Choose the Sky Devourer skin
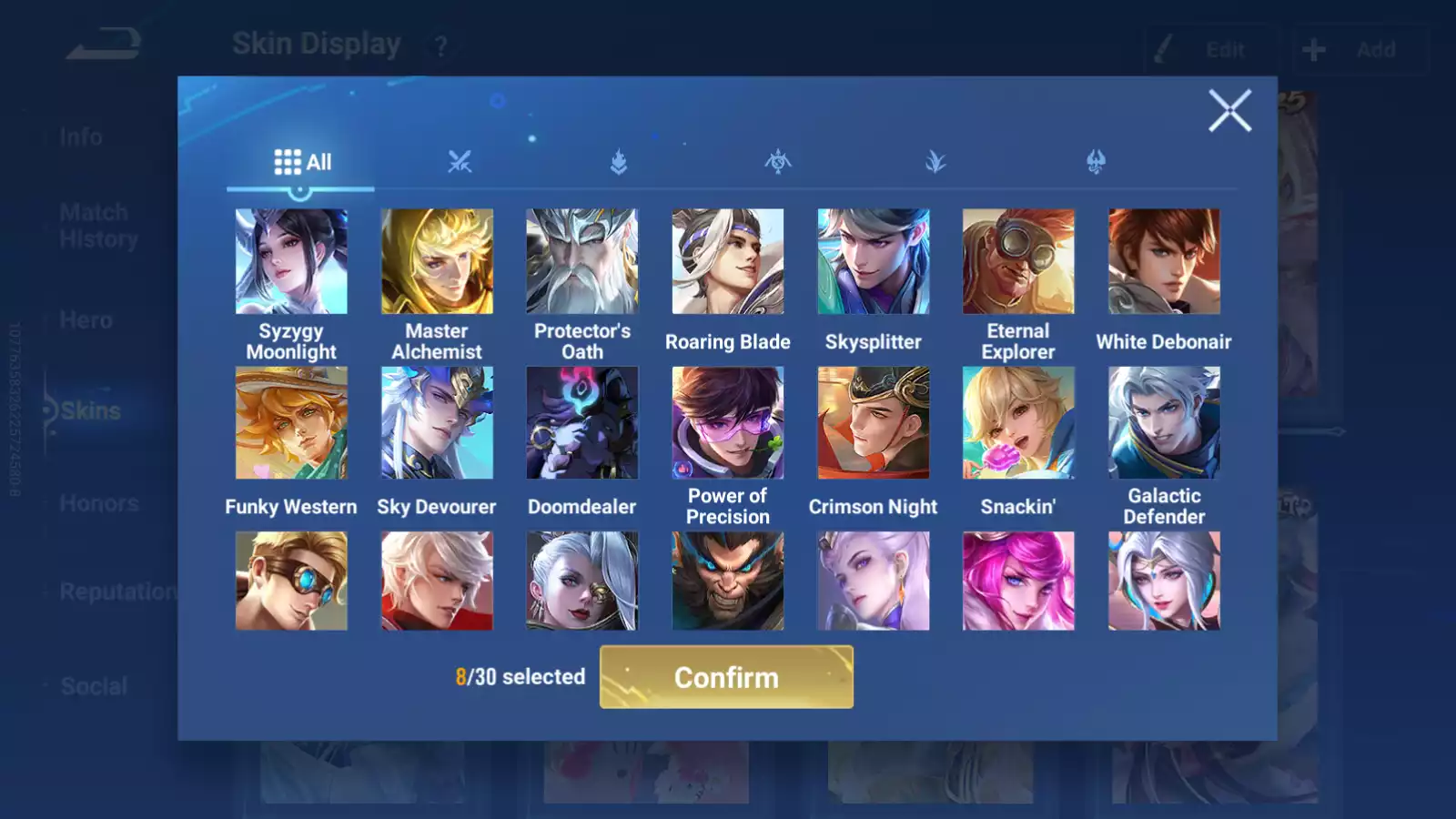 click(x=437, y=423)
